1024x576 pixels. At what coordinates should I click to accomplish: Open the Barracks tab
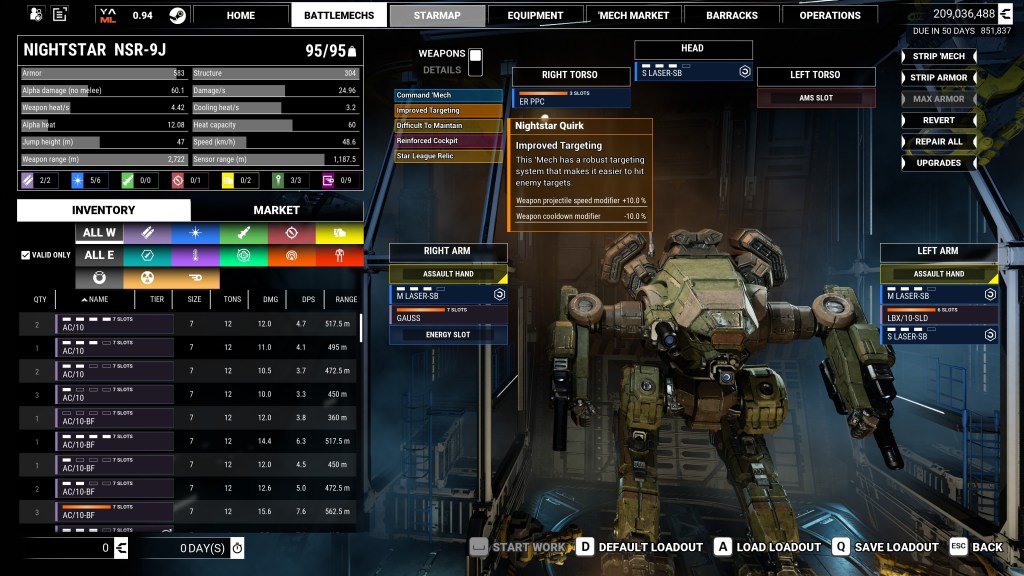pos(734,15)
